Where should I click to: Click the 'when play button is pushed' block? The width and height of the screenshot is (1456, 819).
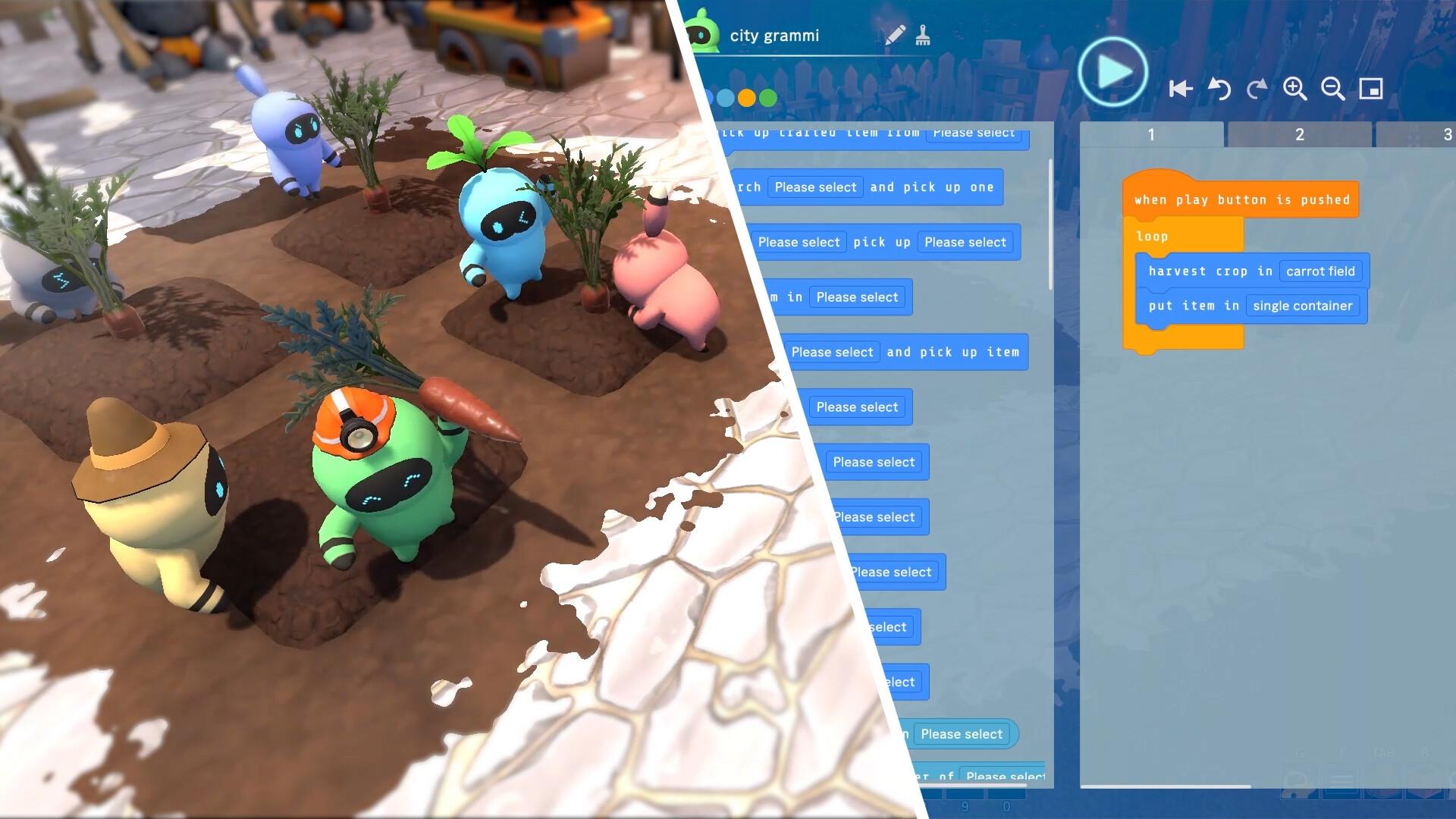(1241, 200)
